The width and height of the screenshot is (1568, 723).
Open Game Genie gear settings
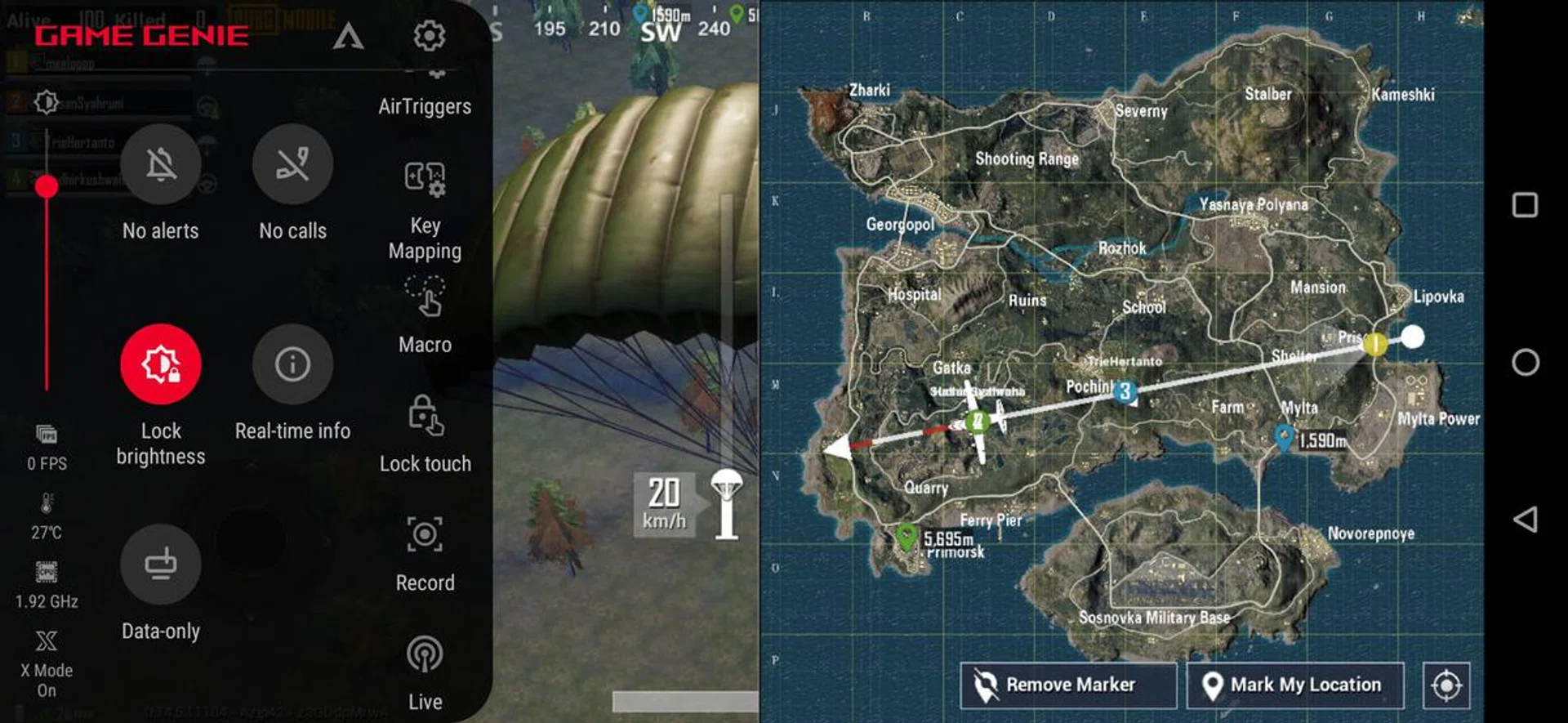point(429,35)
